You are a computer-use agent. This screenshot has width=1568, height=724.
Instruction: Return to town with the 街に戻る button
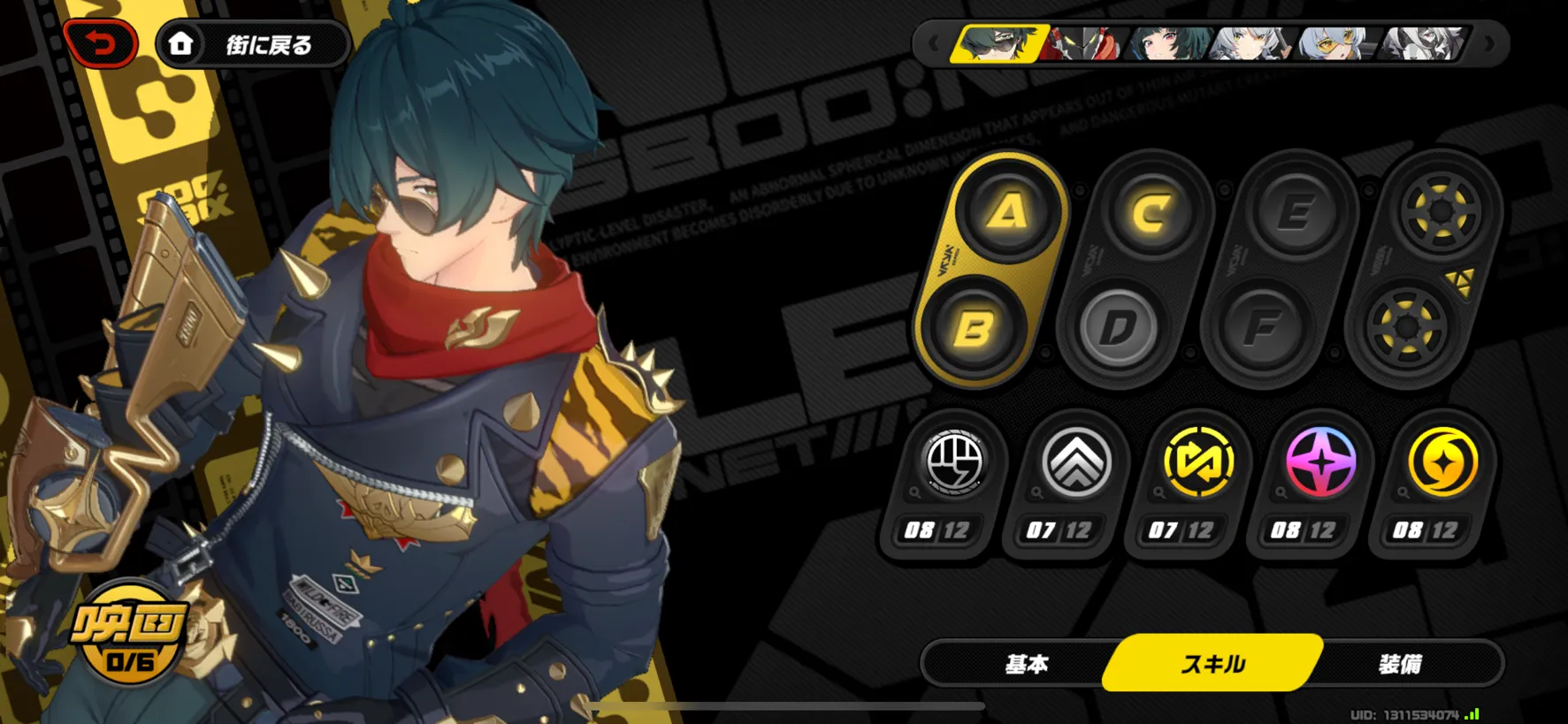point(253,44)
